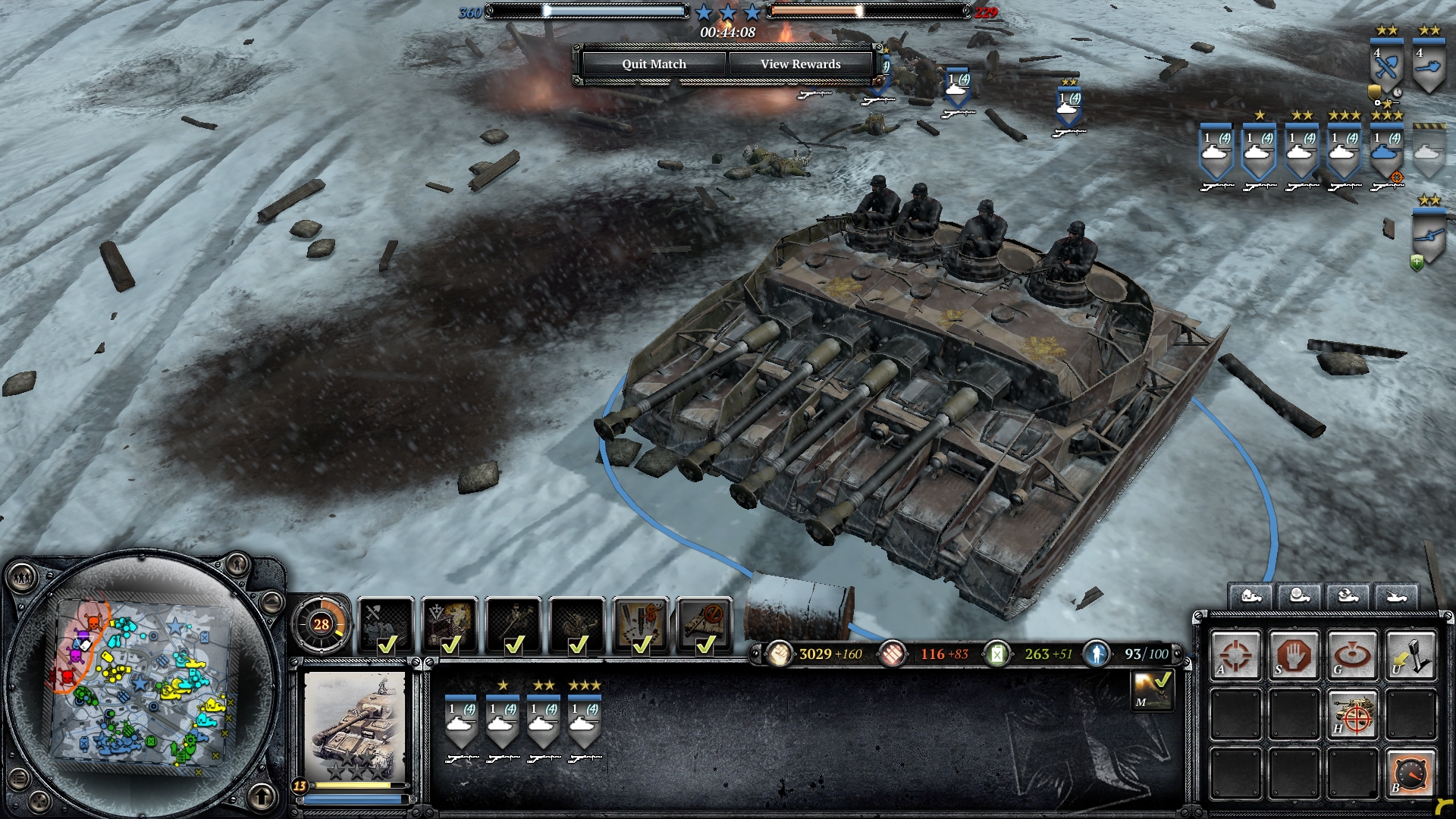
Task: Pick the artillery gun shield with green plus
Action: [1429, 237]
